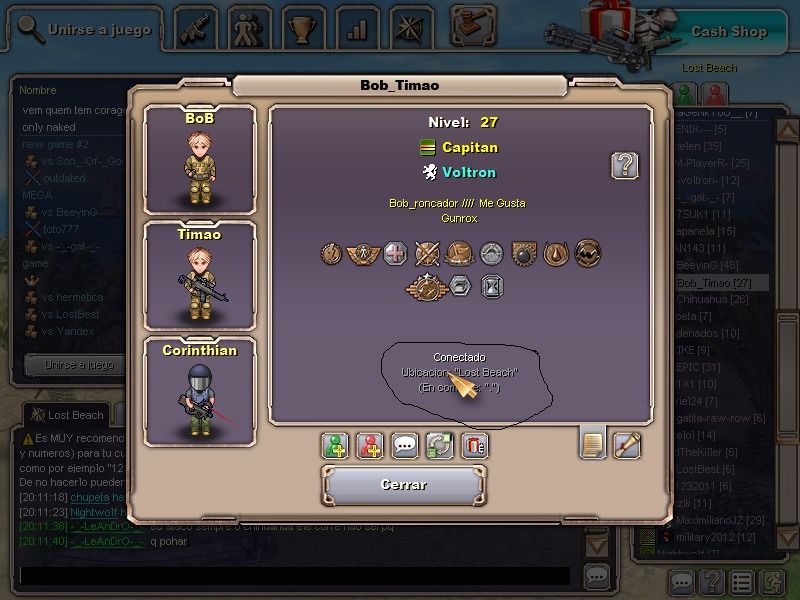Open the bar chart statistics menu

click(356, 27)
